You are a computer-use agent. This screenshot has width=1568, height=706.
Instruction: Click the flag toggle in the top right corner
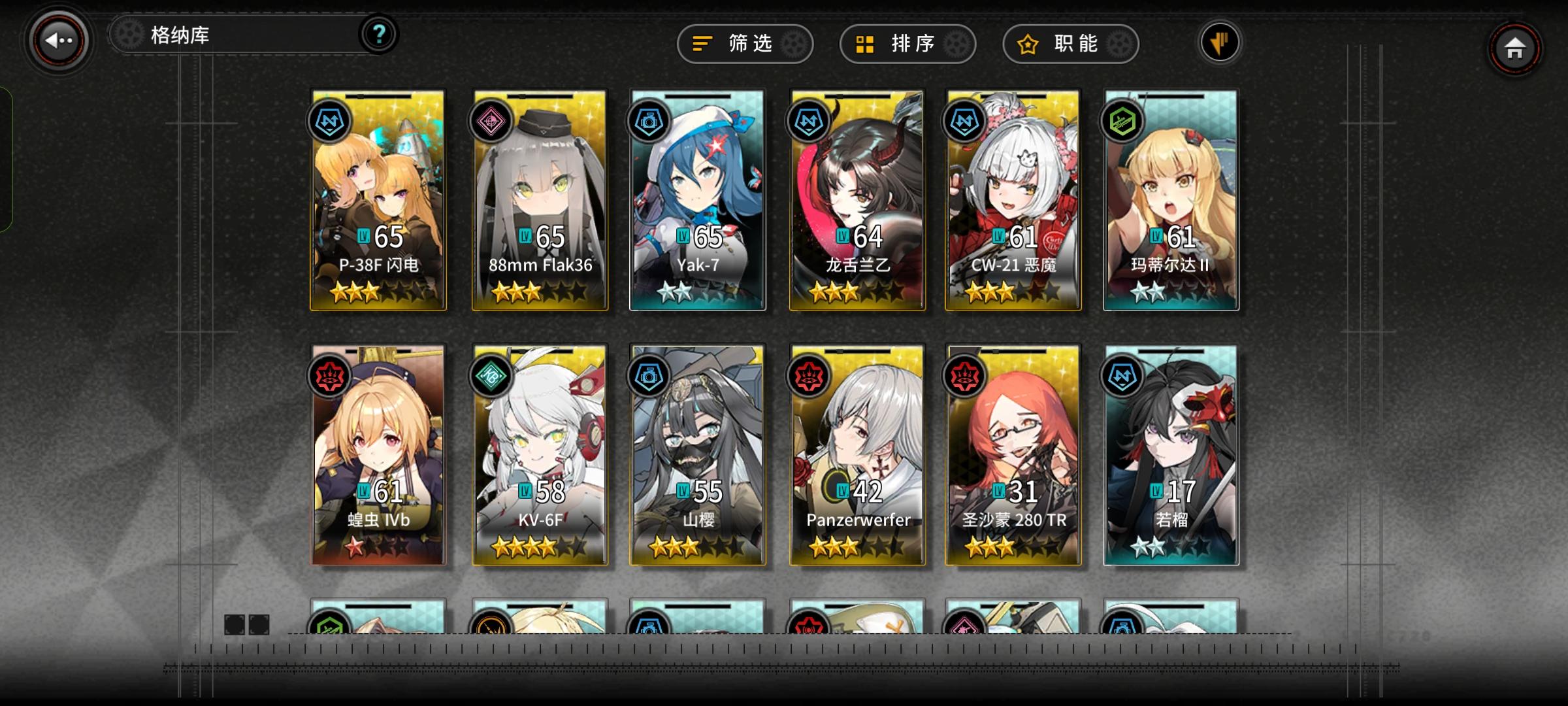[1219, 41]
